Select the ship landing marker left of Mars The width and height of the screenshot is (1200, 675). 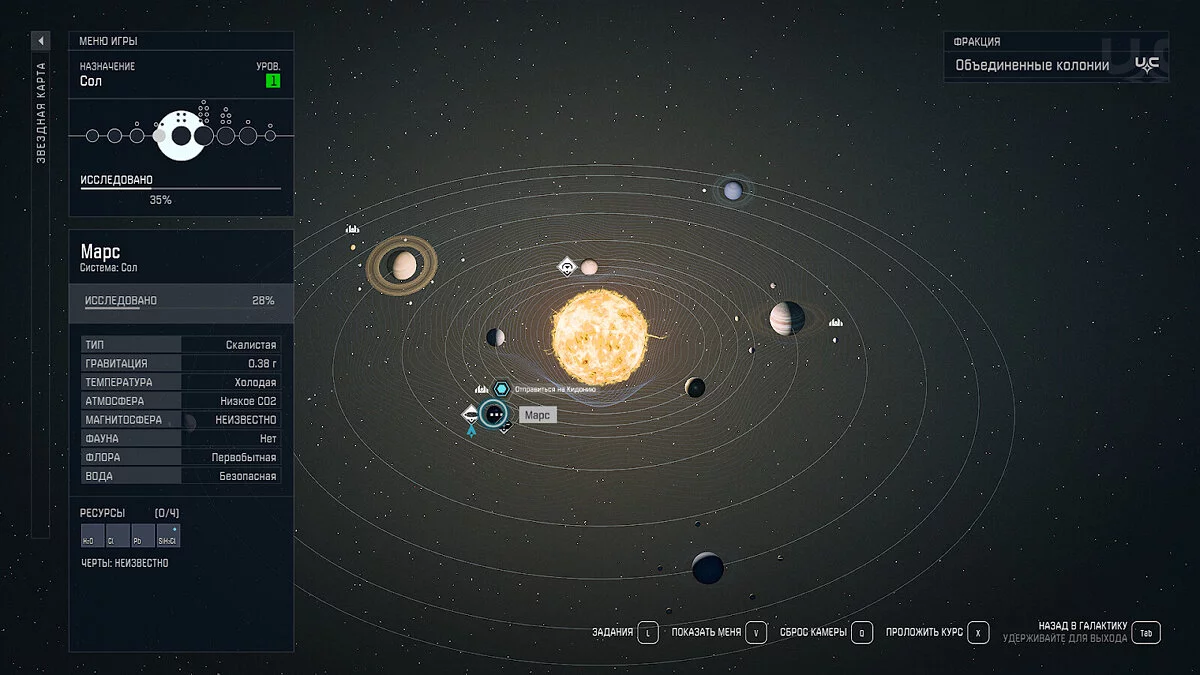[x=471, y=413]
